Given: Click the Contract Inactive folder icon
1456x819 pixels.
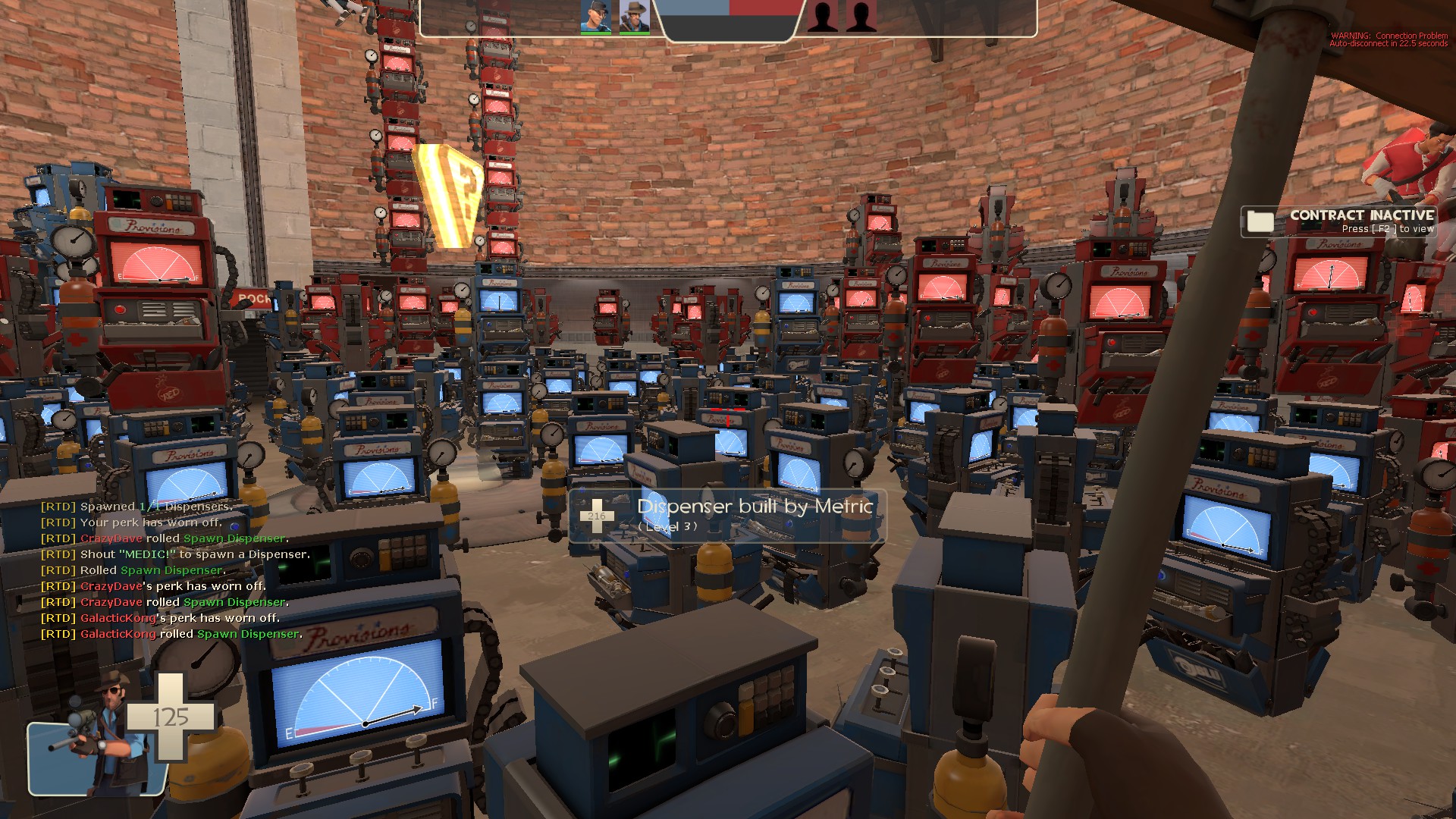Looking at the screenshot, I should click(x=1260, y=222).
